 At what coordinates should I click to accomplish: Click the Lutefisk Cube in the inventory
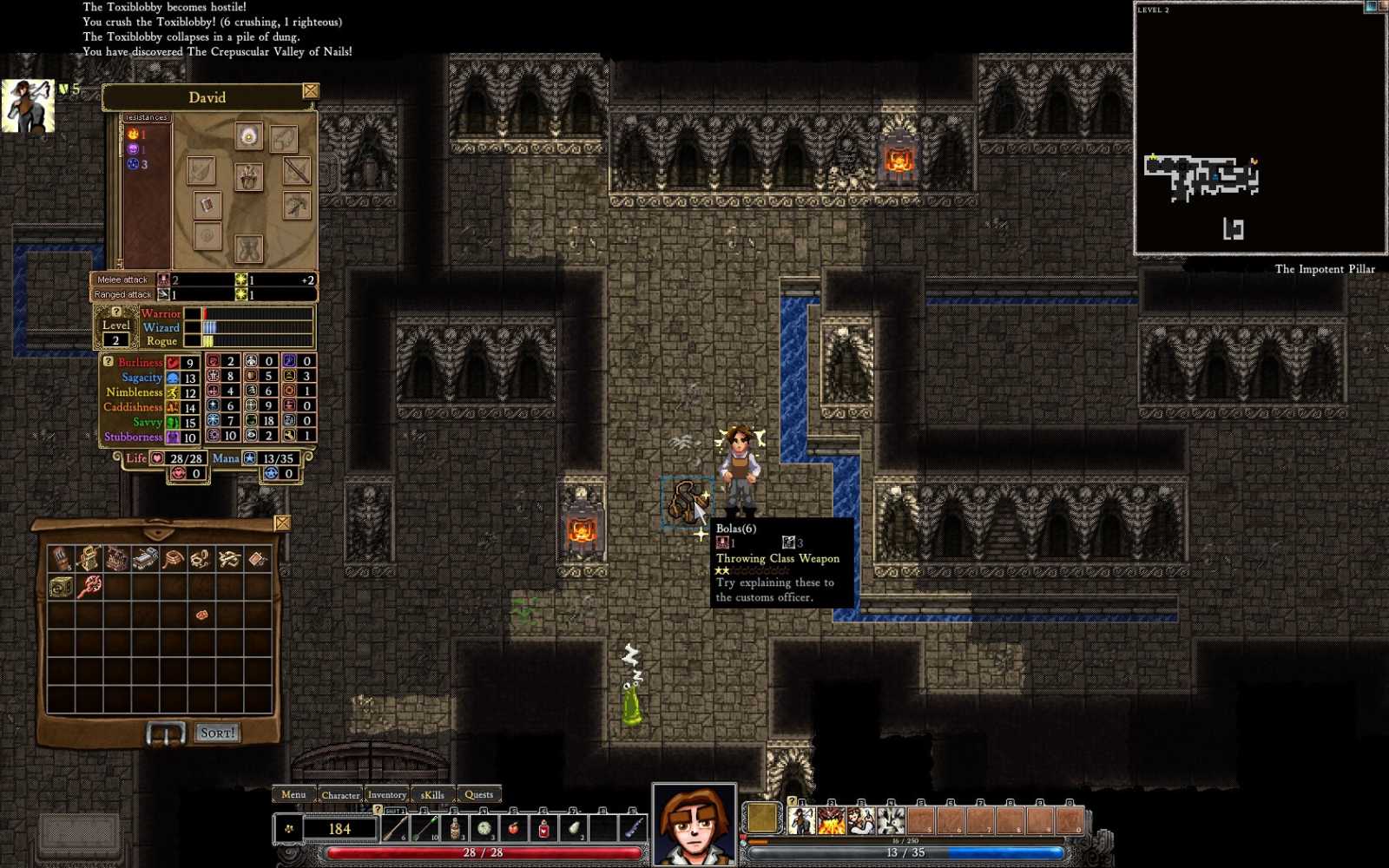[61, 586]
